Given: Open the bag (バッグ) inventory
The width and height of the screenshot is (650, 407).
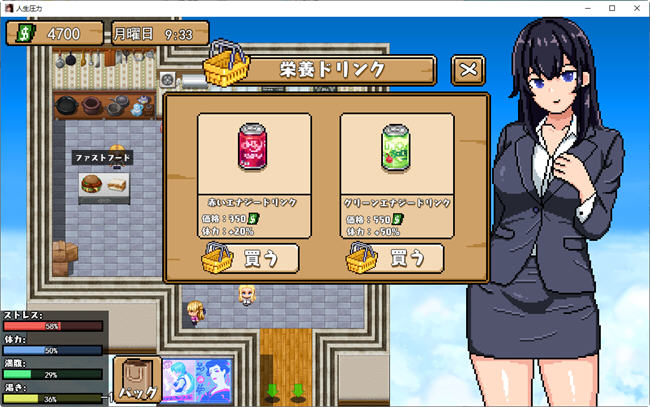Looking at the screenshot, I should [x=138, y=381].
